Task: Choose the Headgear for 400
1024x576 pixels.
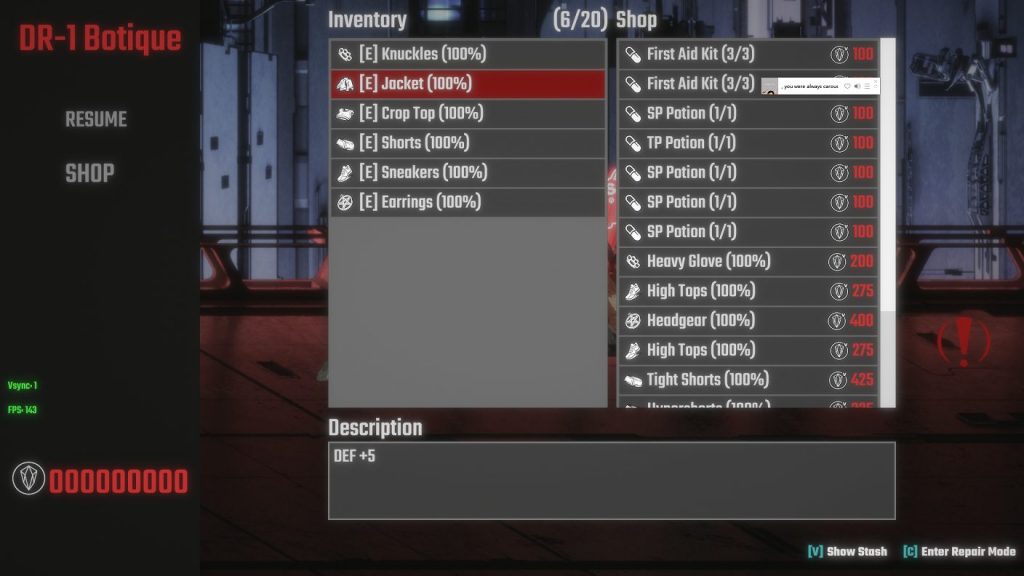Action: 747,321
